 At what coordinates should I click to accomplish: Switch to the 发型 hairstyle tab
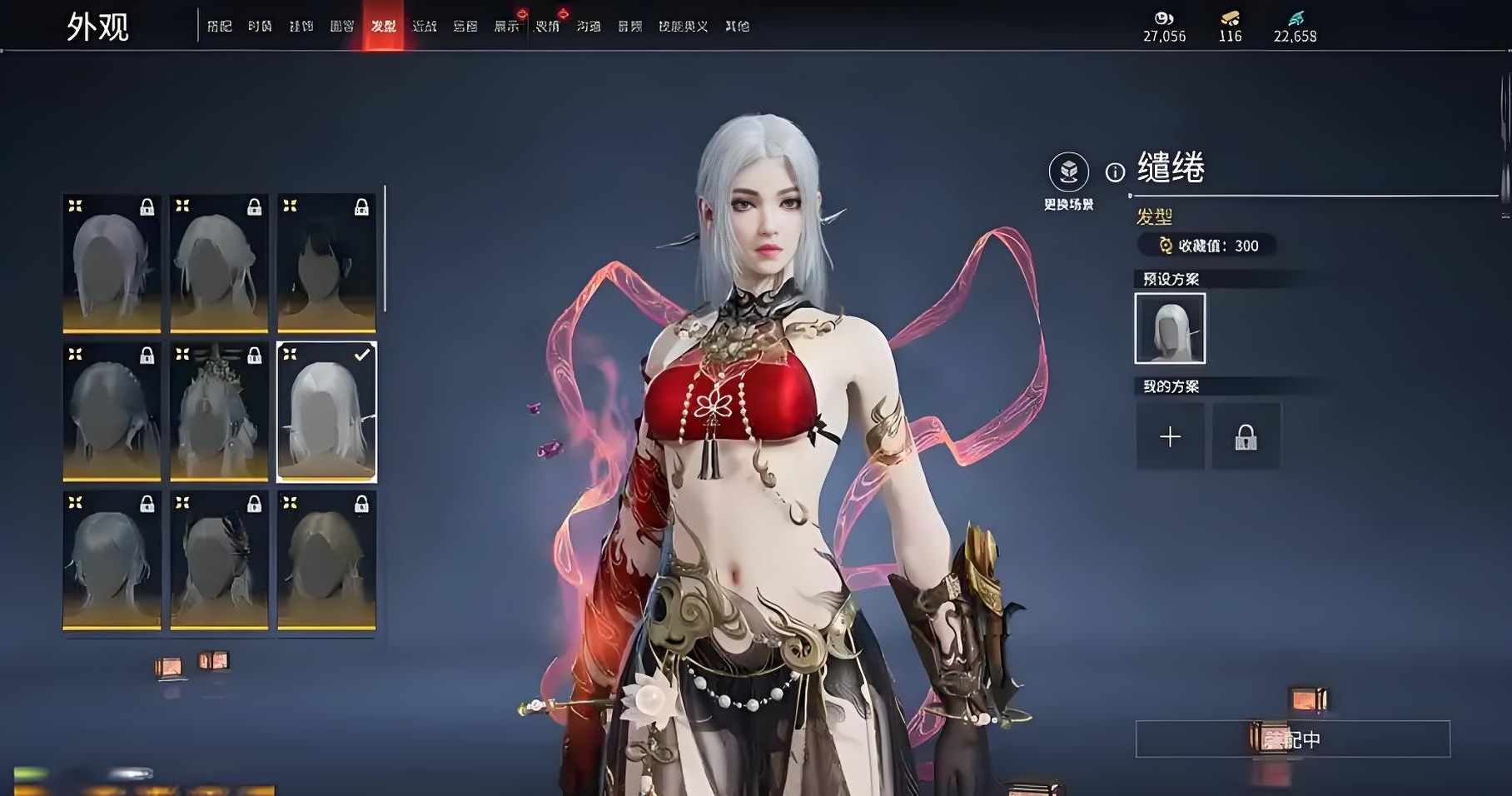tap(383, 27)
